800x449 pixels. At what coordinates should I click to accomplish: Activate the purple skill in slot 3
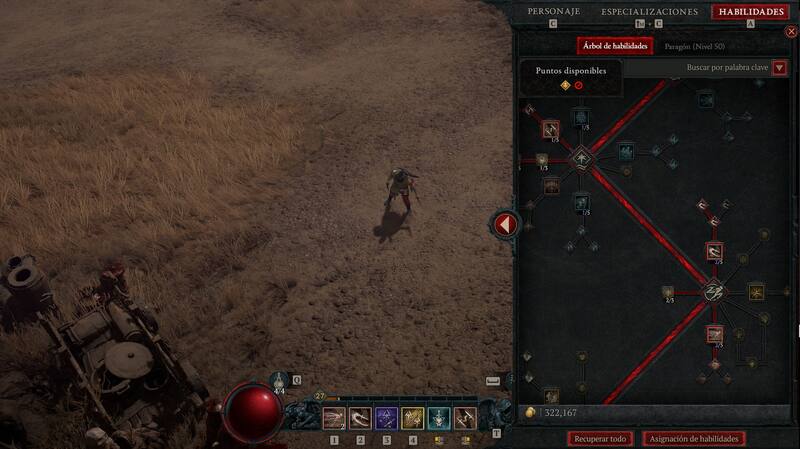coord(386,418)
